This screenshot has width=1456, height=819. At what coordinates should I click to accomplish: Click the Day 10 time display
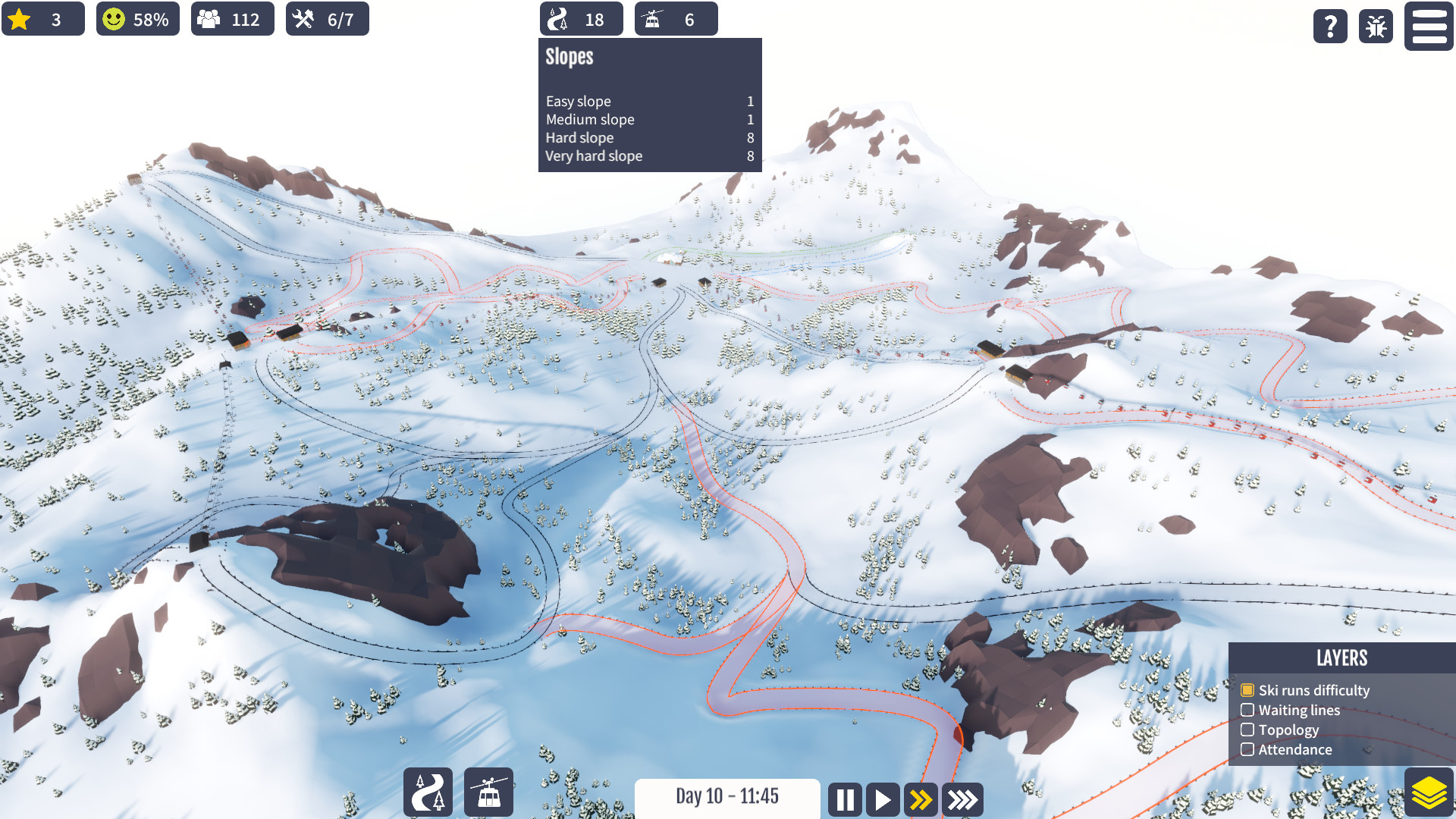727,797
